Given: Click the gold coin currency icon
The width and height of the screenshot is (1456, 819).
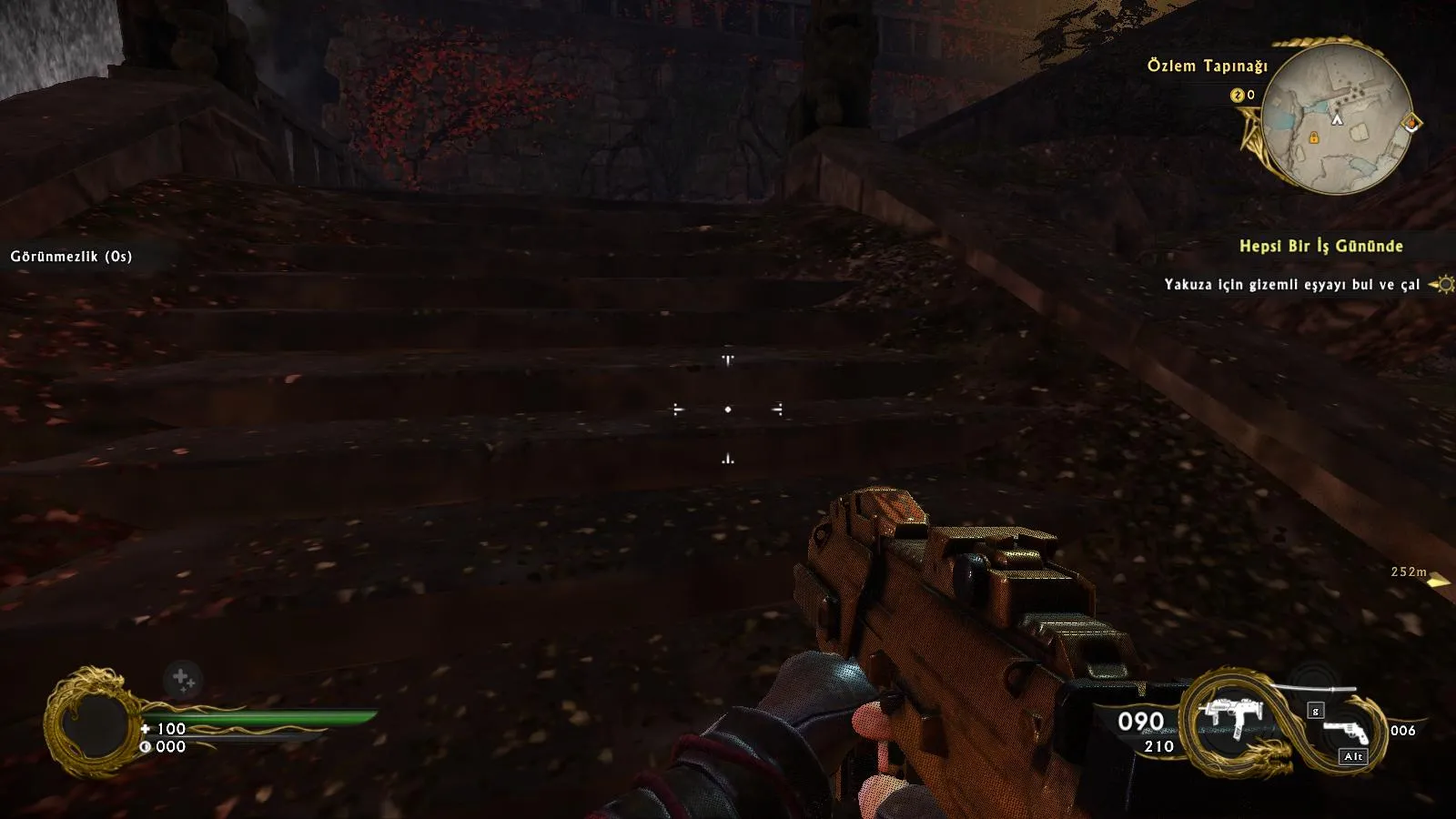Looking at the screenshot, I should [x=1237, y=95].
